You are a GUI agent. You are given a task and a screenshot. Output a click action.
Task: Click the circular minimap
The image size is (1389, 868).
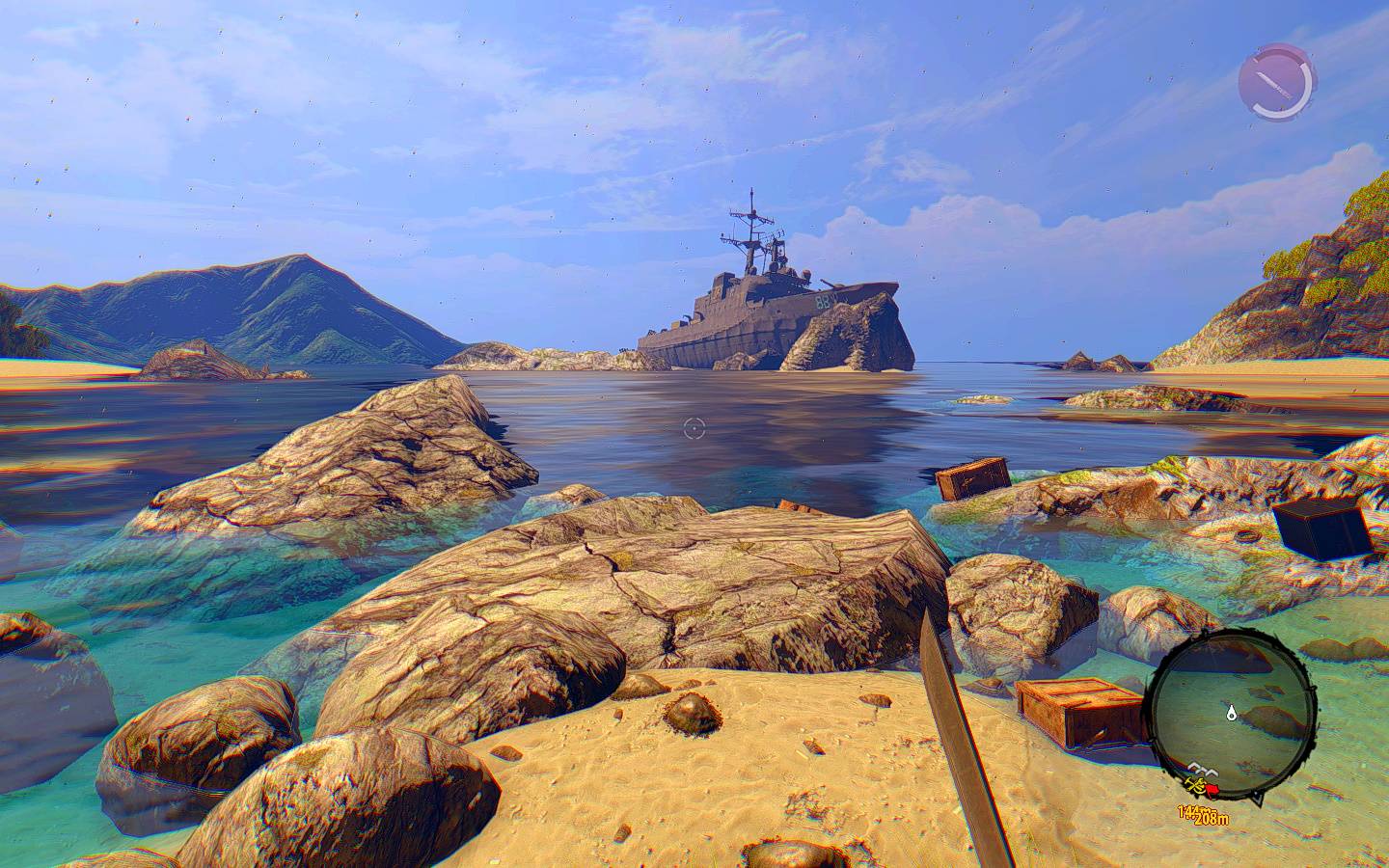(x=1236, y=706)
